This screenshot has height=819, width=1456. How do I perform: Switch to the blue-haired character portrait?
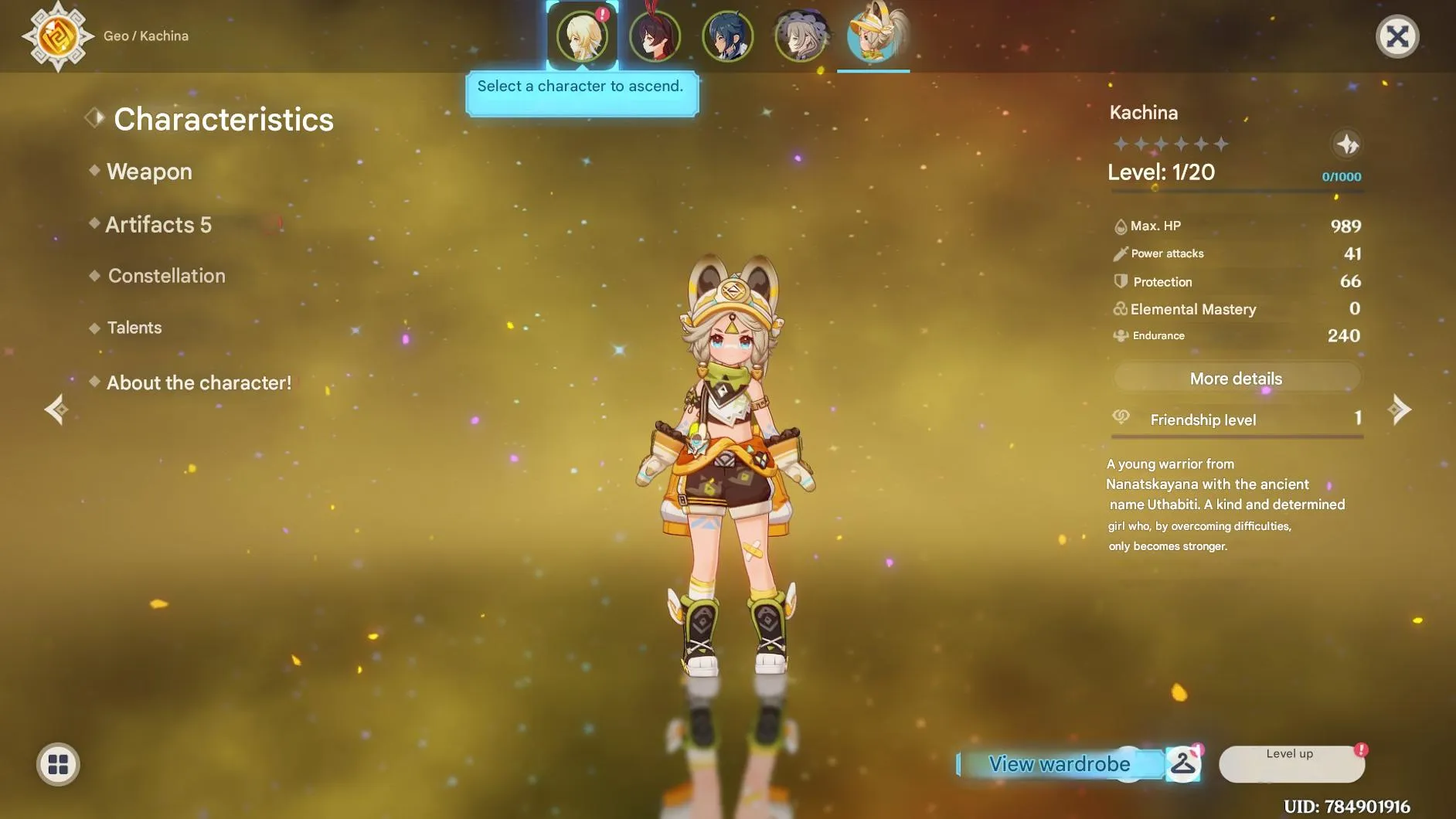point(727,36)
